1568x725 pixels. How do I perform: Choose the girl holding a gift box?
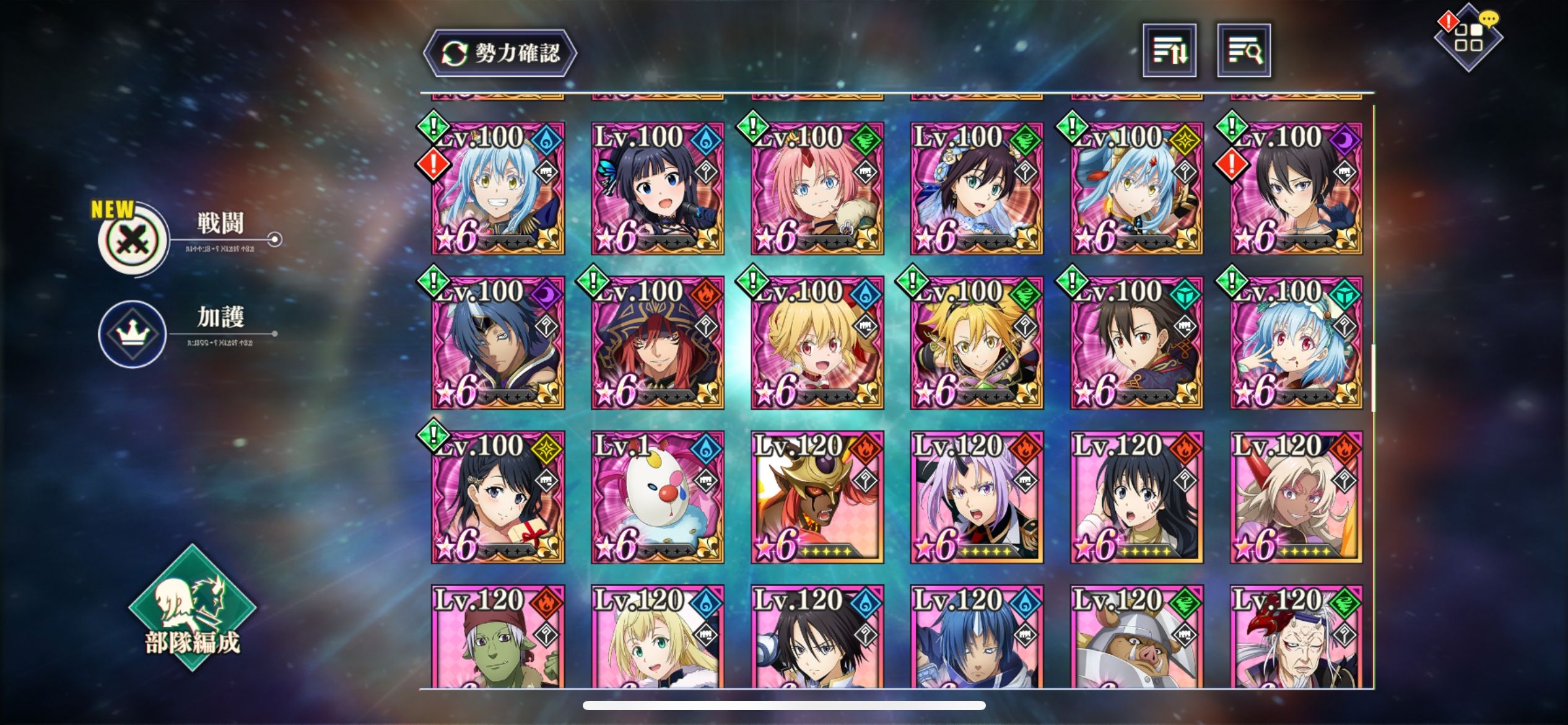pos(498,497)
